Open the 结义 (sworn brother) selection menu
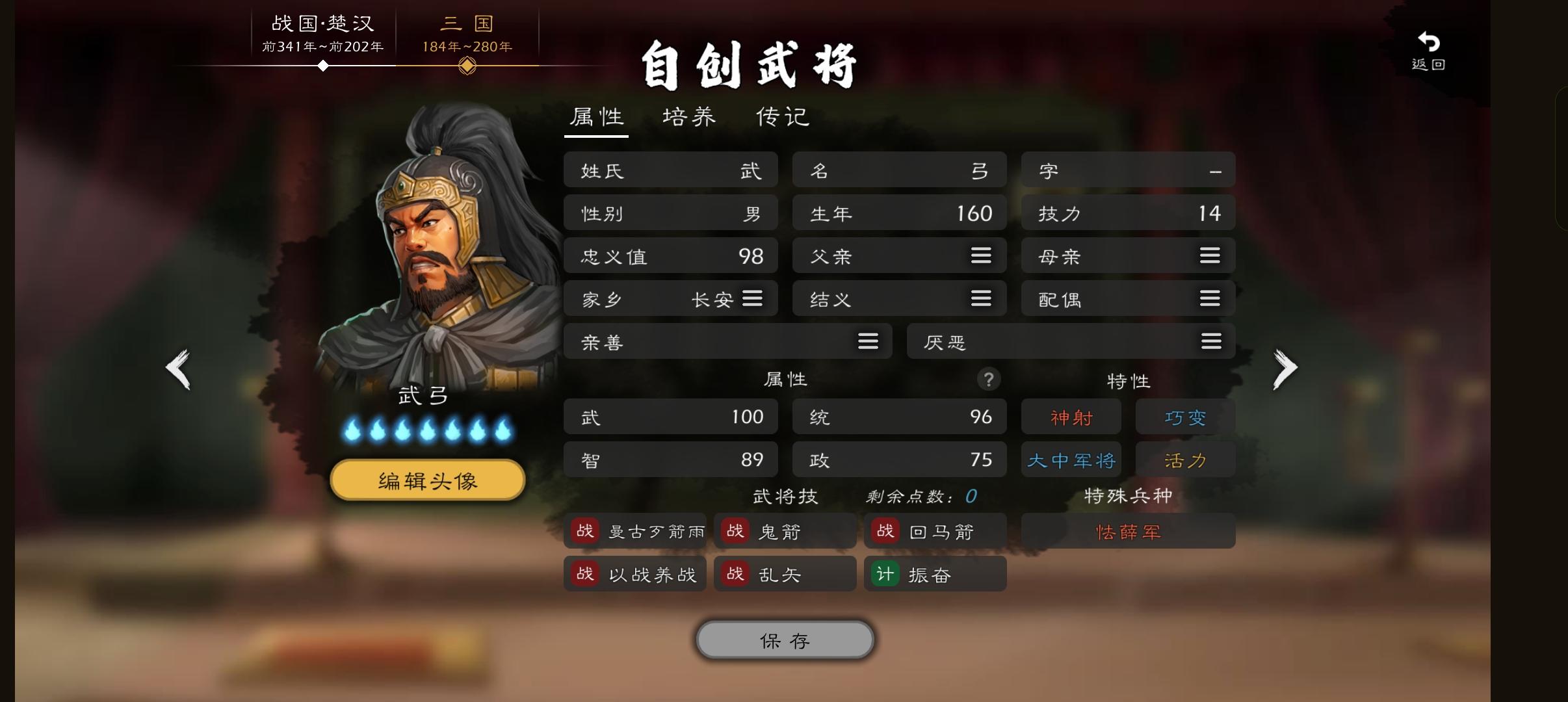This screenshot has width=1568, height=702. pos(980,298)
